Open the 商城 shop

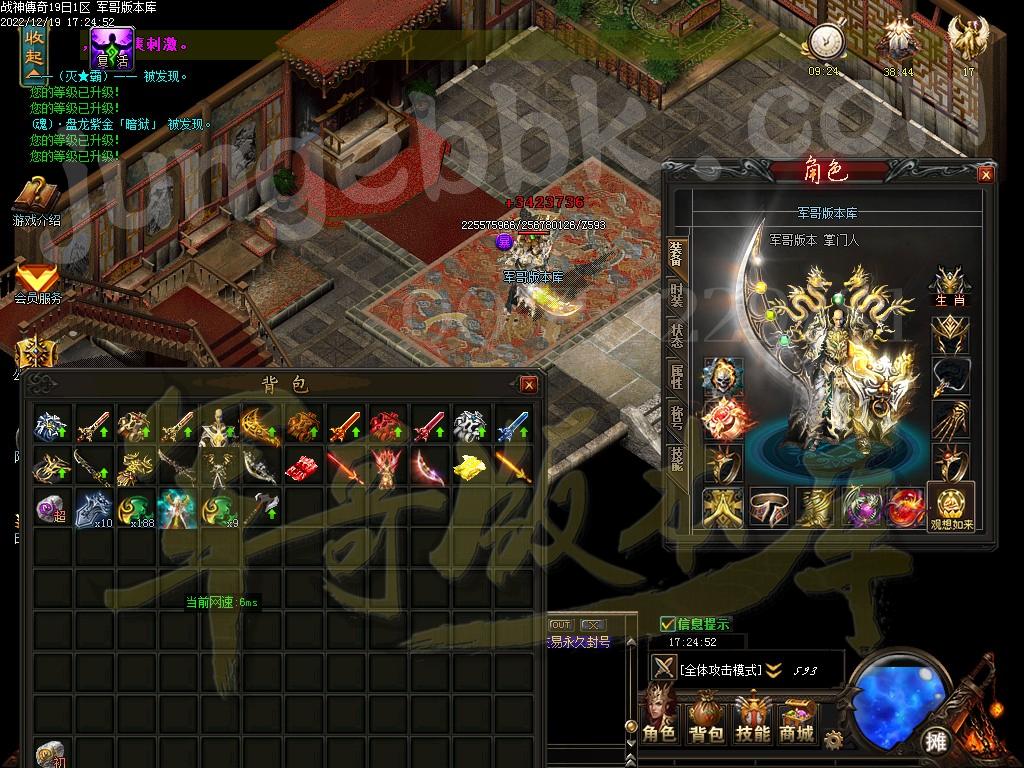tap(797, 720)
